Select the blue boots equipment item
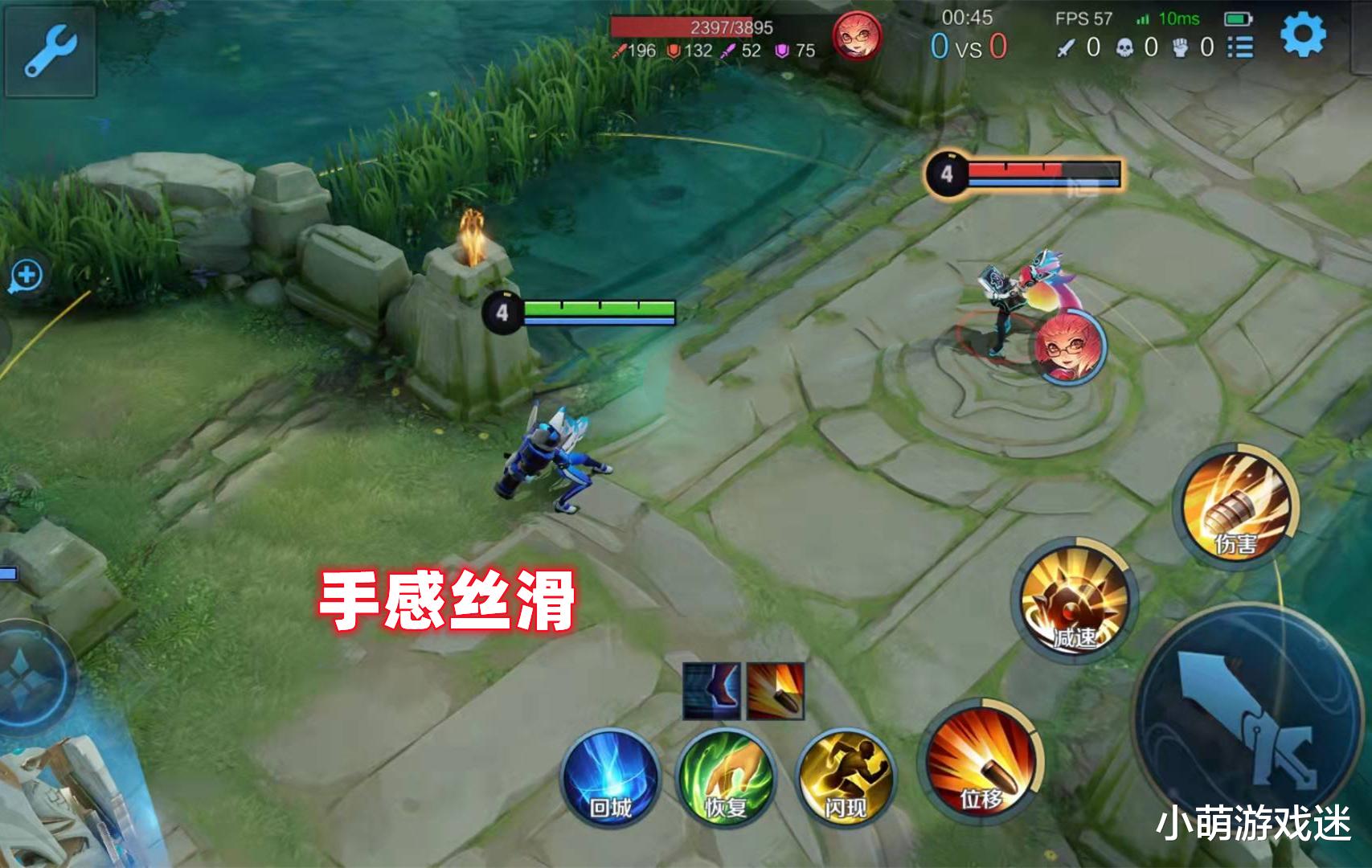This screenshot has width=1372, height=868. pyautogui.click(x=711, y=687)
